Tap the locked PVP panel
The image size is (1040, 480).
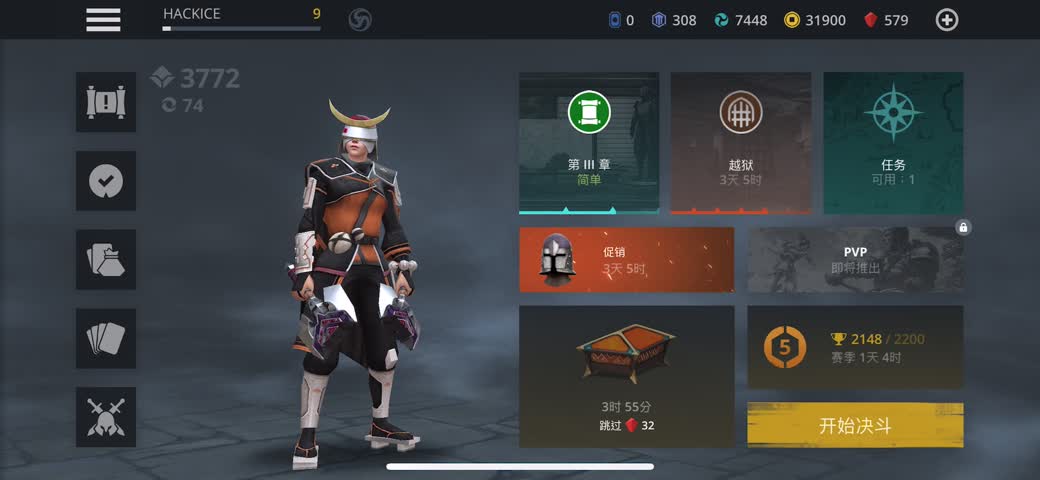tap(855, 259)
